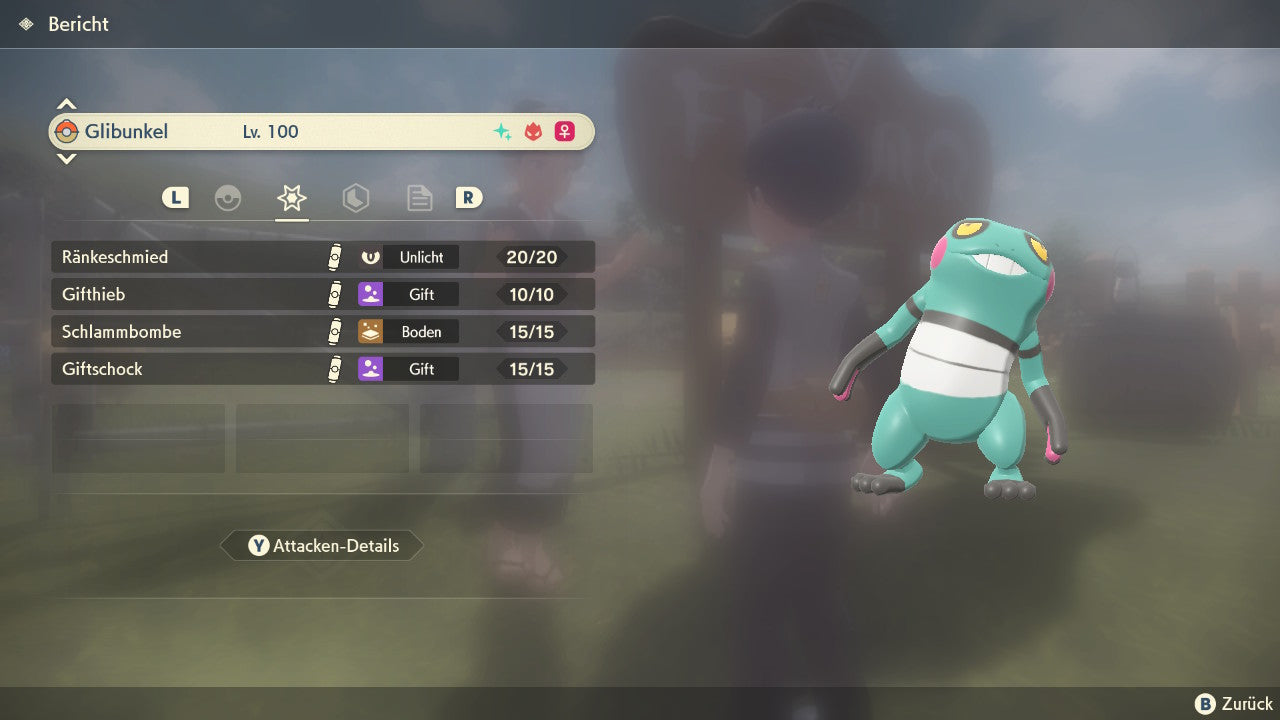Open the star-shaped moves tab
This screenshot has height=720, width=1280.
[x=291, y=198]
